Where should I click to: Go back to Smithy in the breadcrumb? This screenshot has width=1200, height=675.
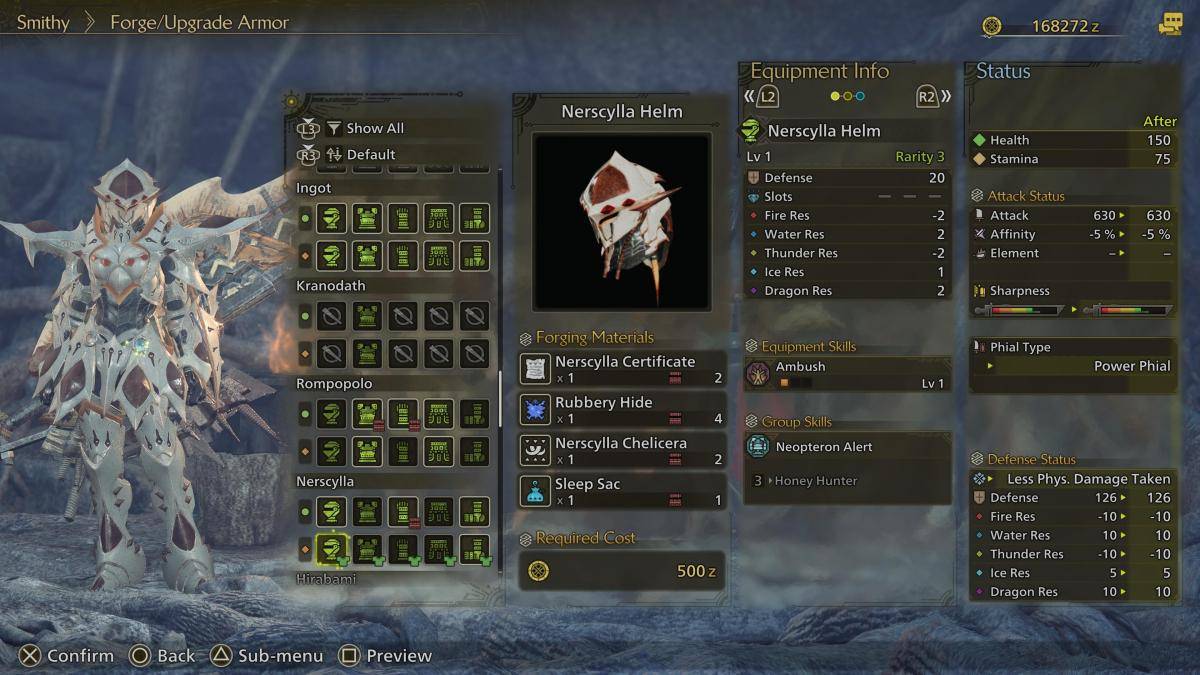[43, 22]
